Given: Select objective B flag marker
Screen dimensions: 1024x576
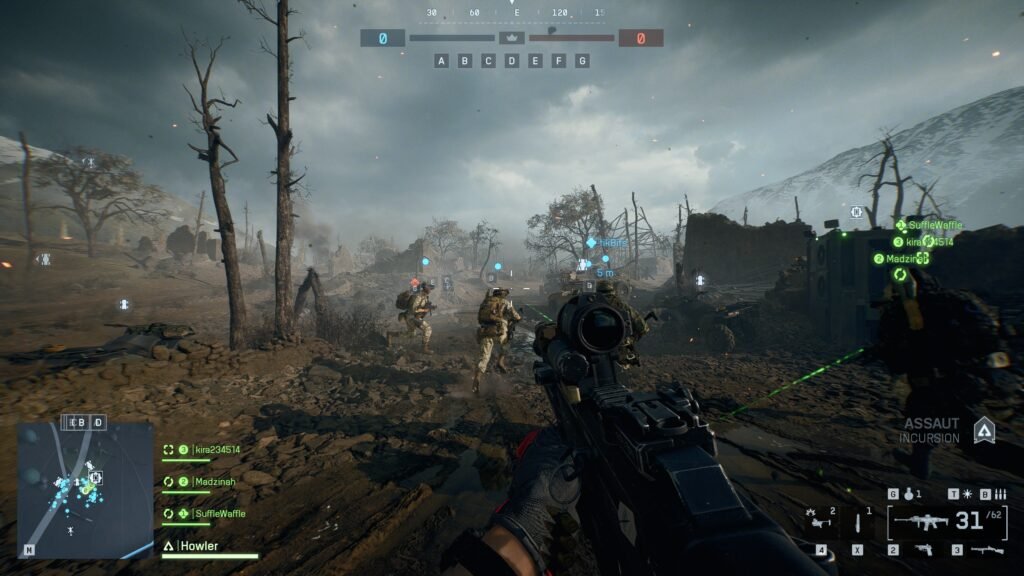Looking at the screenshot, I should pos(465,61).
